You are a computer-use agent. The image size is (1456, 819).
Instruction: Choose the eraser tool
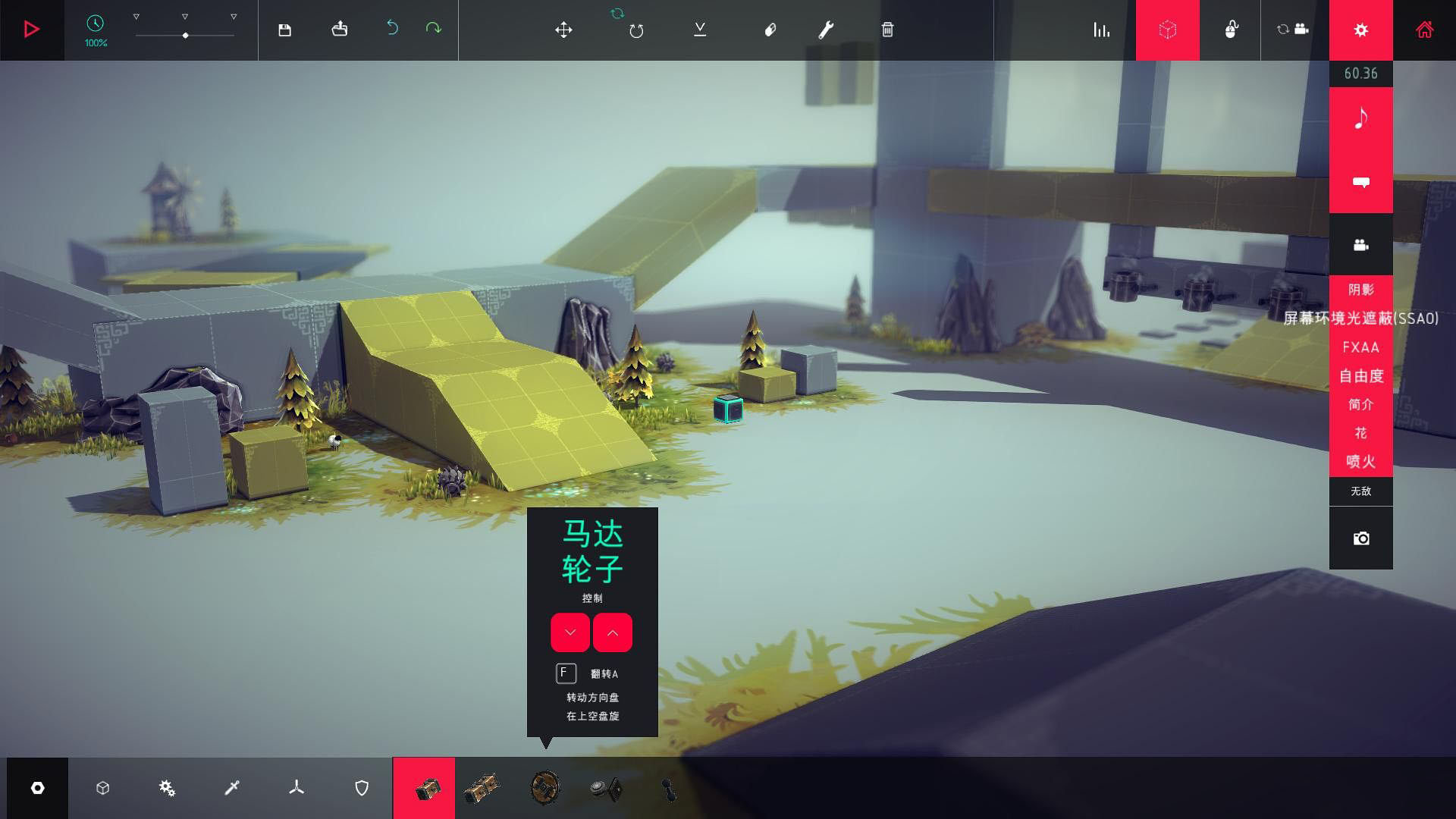coord(770,30)
